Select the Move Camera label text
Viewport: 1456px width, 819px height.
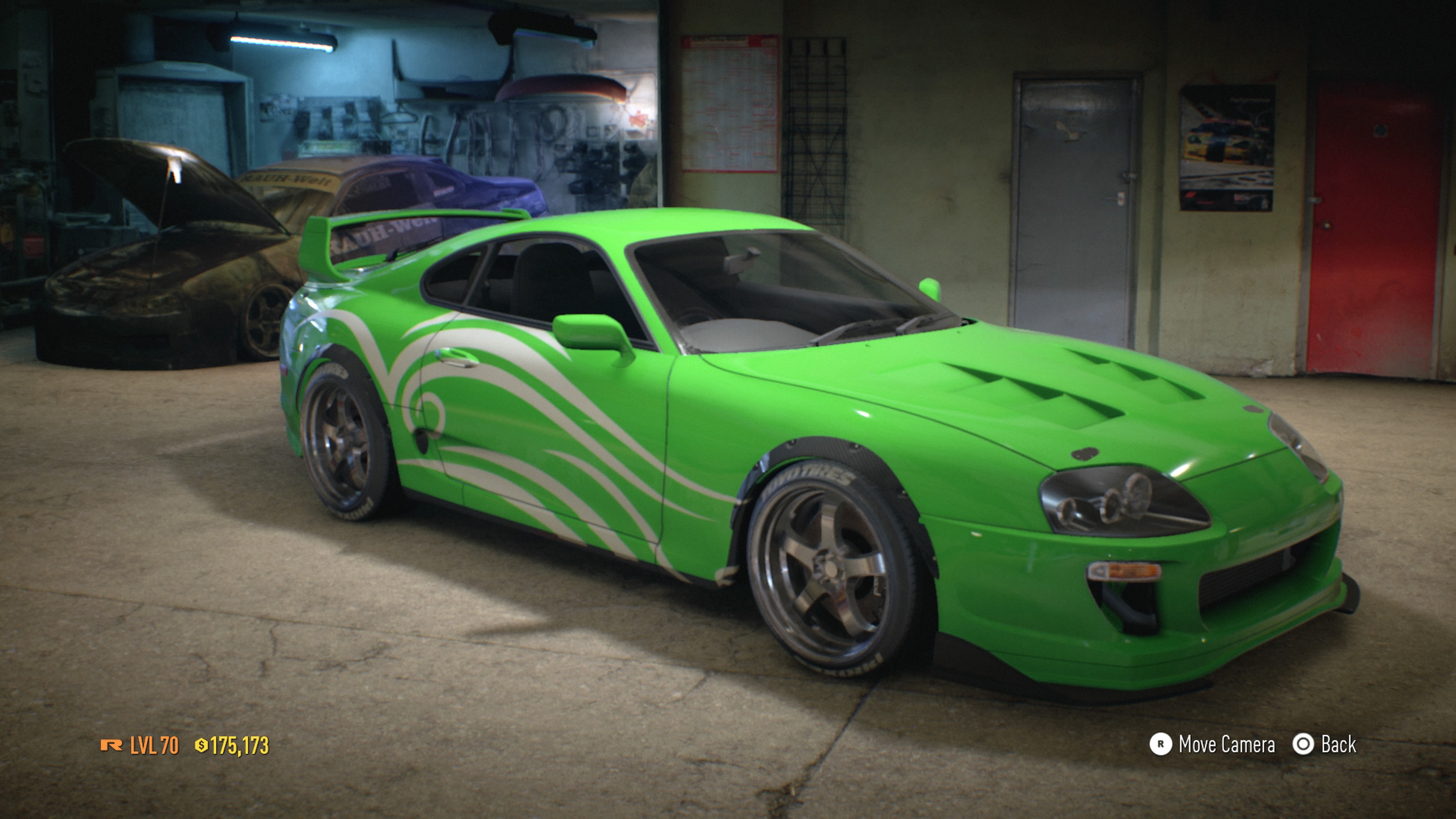[x=1227, y=744]
